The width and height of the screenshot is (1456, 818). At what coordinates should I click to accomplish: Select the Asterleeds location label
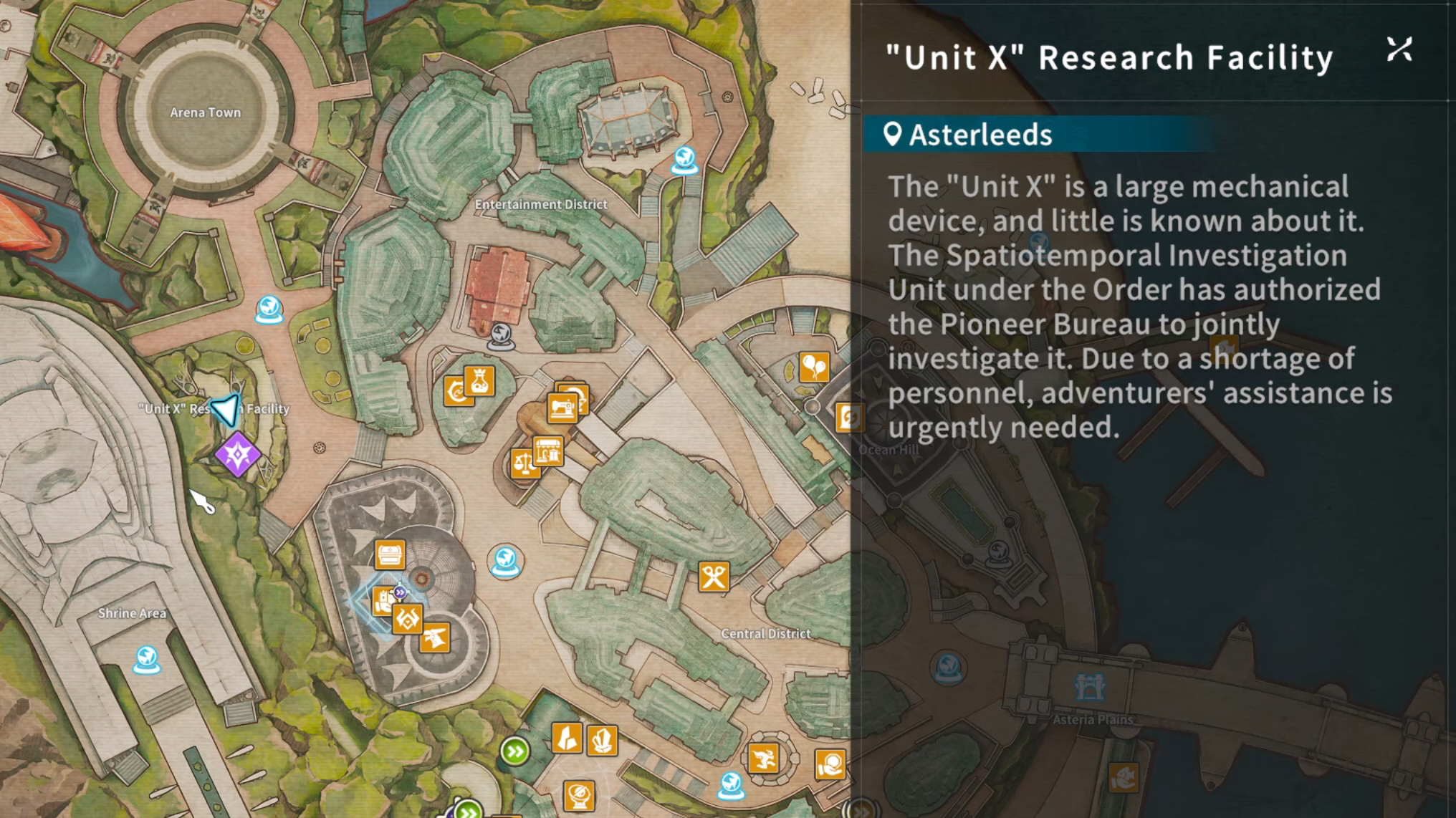(980, 135)
